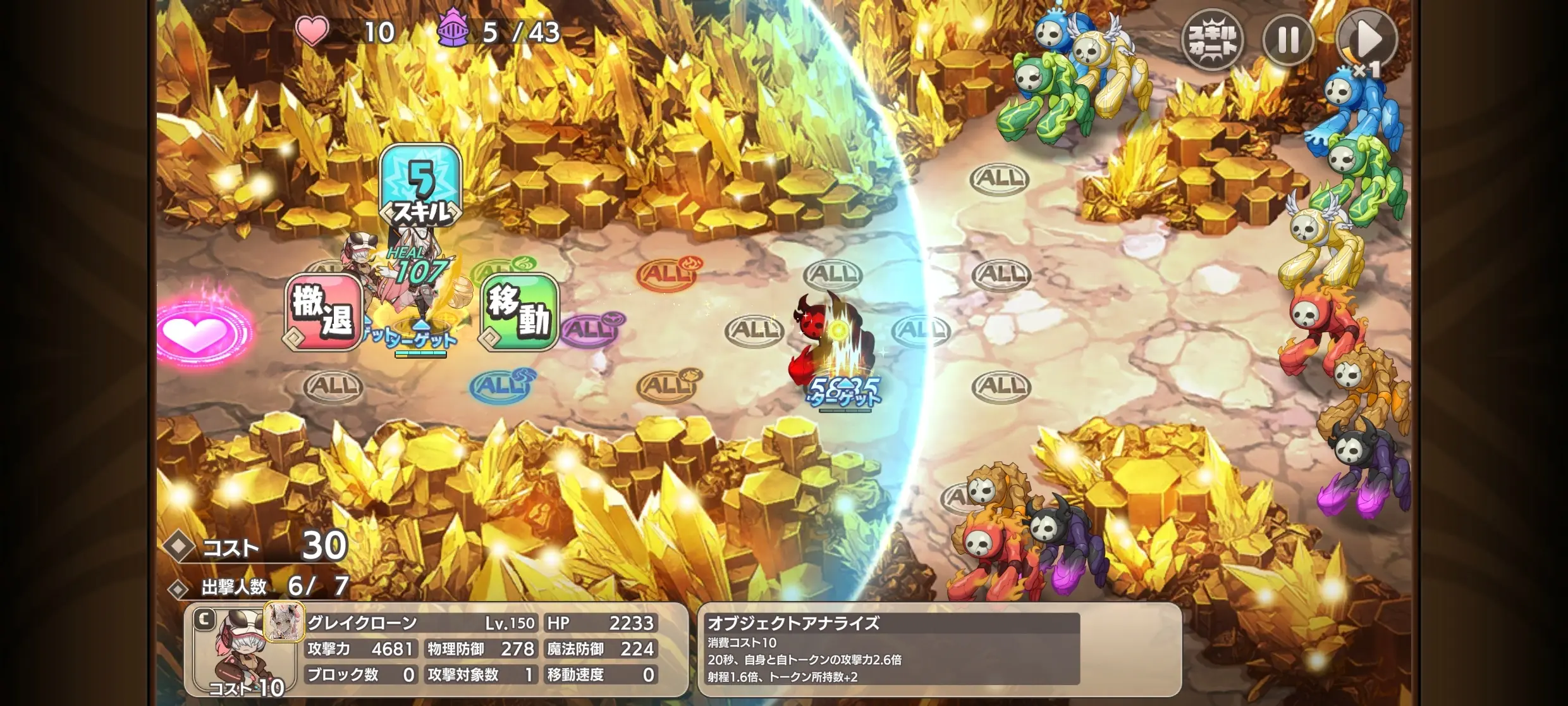Select the blue water ALL placement tile
Image resolution: width=1568 pixels, height=706 pixels.
[x=501, y=385]
